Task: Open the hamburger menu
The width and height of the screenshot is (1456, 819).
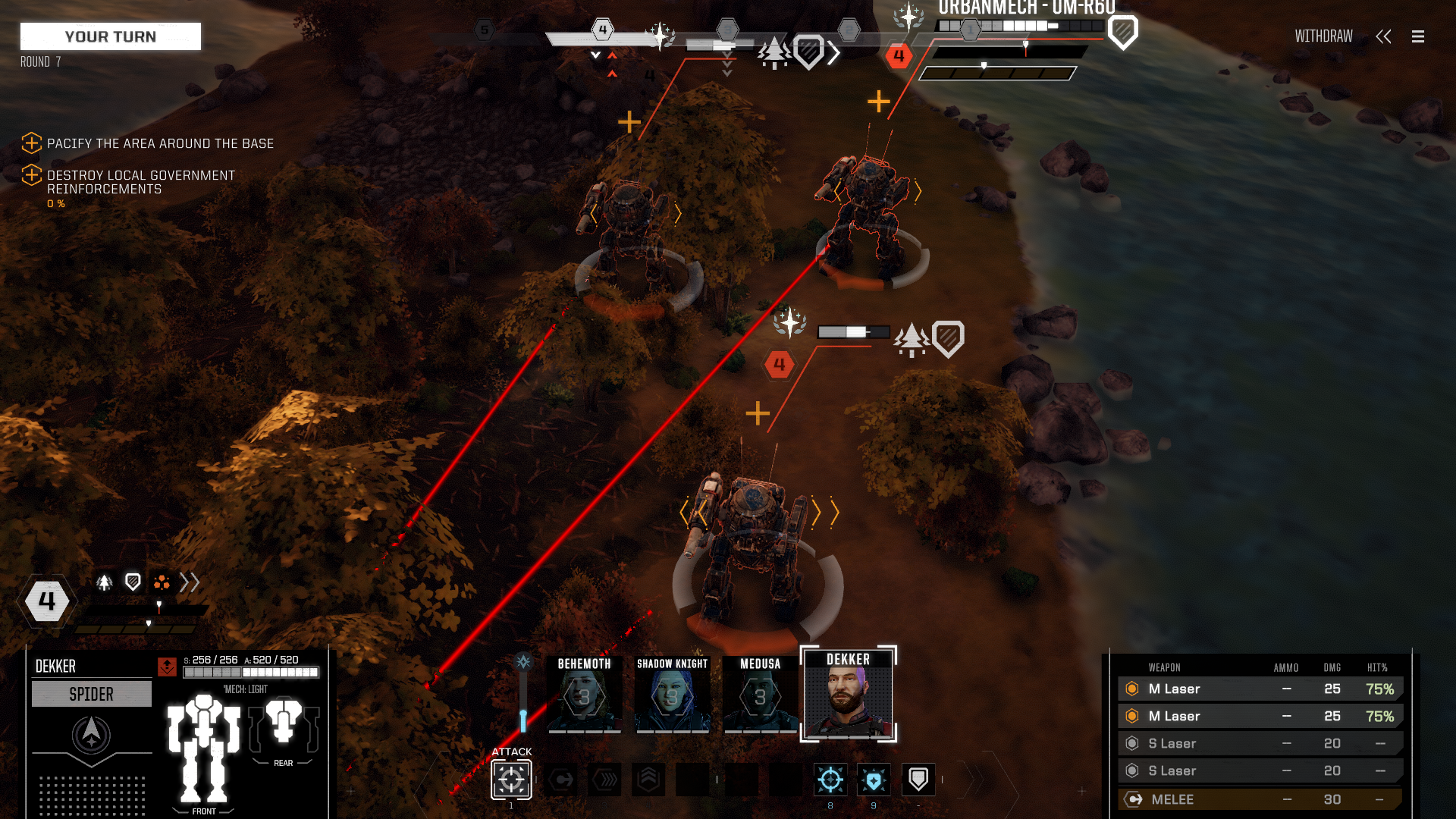Action: coord(1417,36)
